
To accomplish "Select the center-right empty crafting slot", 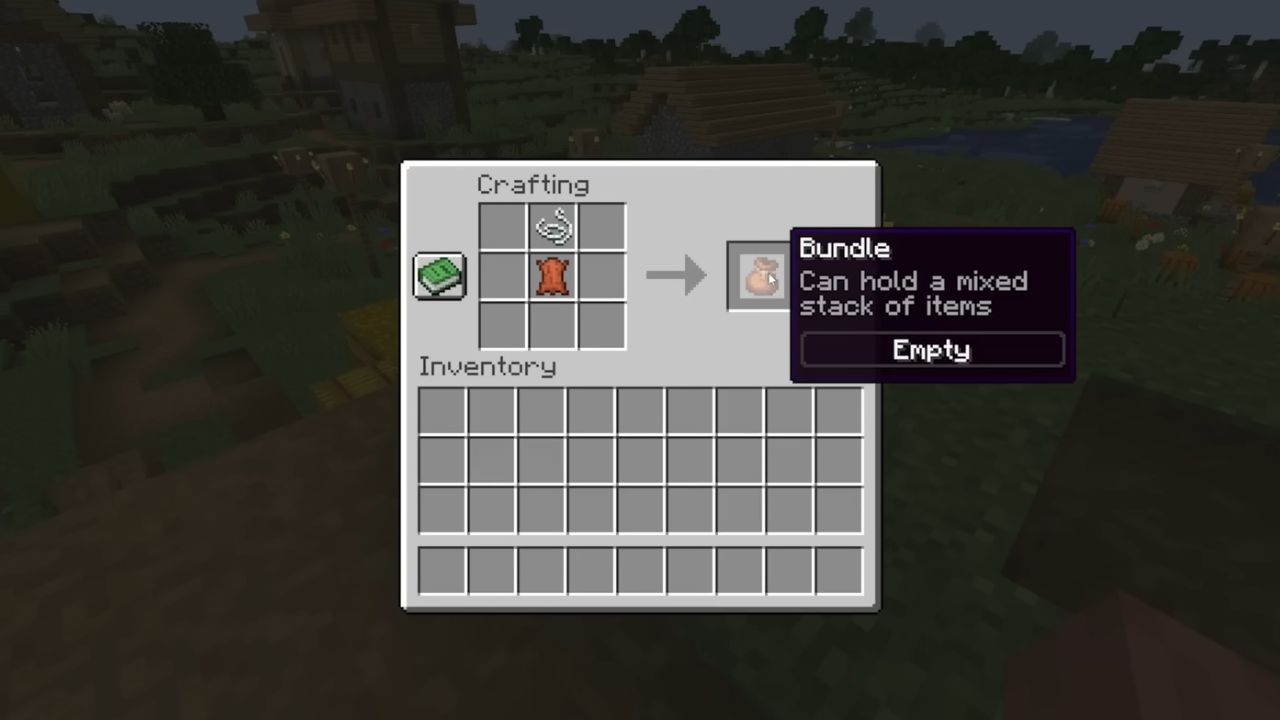I will point(602,277).
